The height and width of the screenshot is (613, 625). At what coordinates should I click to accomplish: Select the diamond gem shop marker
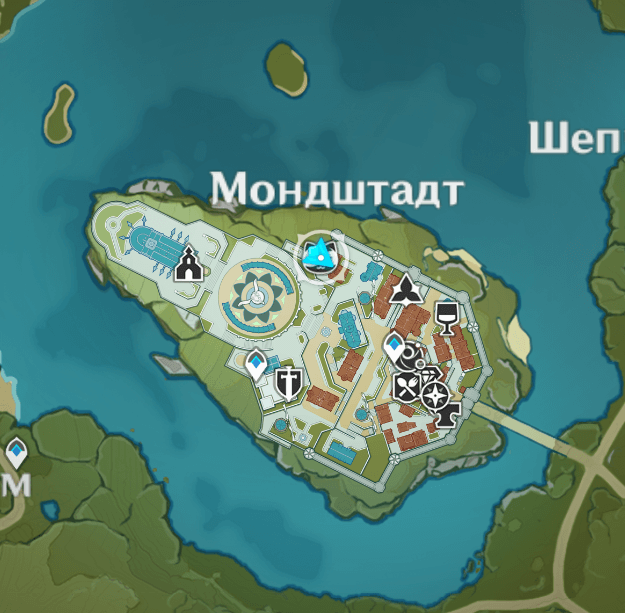pyautogui.click(x=429, y=376)
